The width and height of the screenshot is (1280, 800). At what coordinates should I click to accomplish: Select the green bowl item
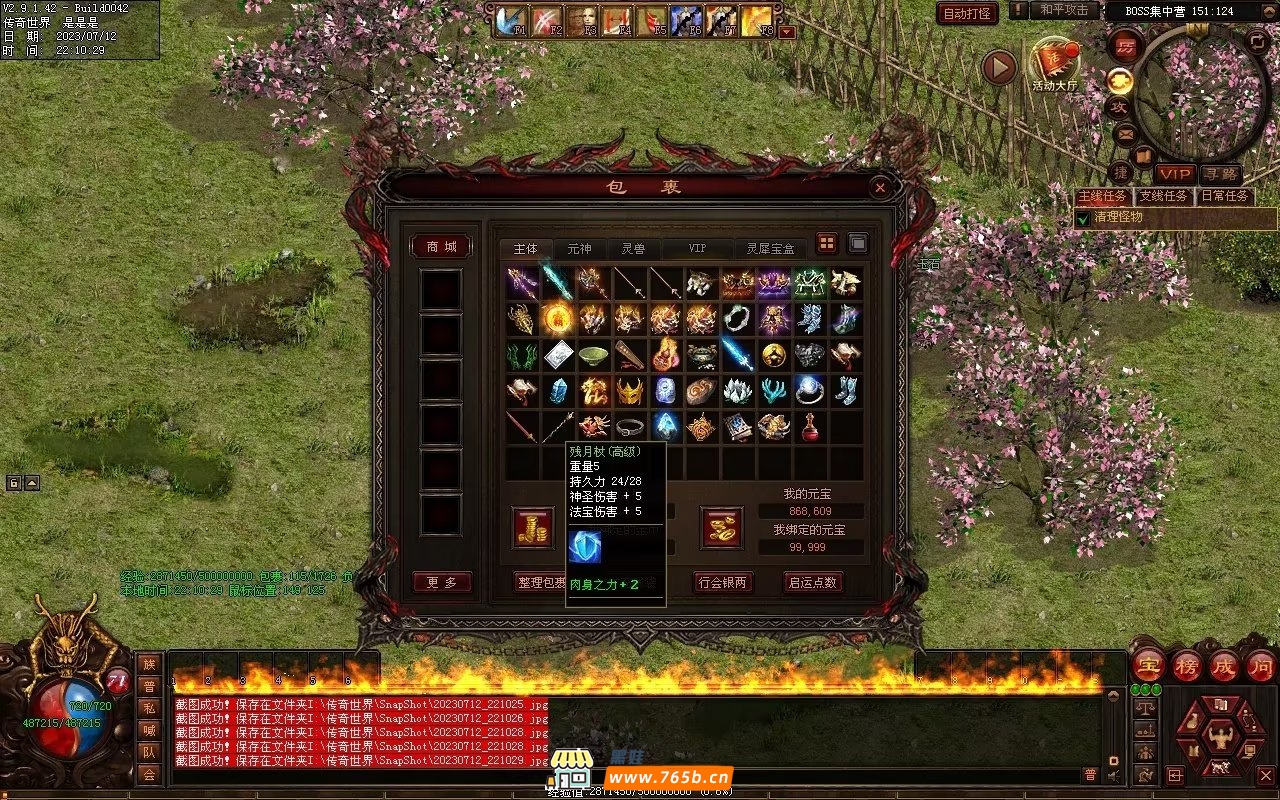[x=592, y=355]
